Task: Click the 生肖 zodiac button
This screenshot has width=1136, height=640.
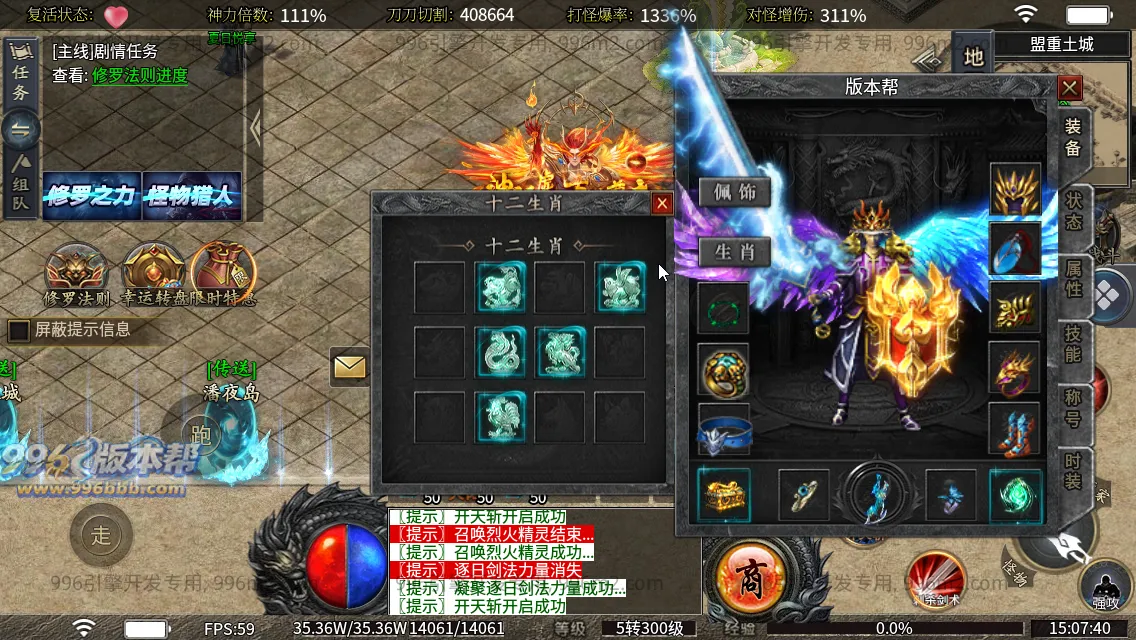Action: 735,252
